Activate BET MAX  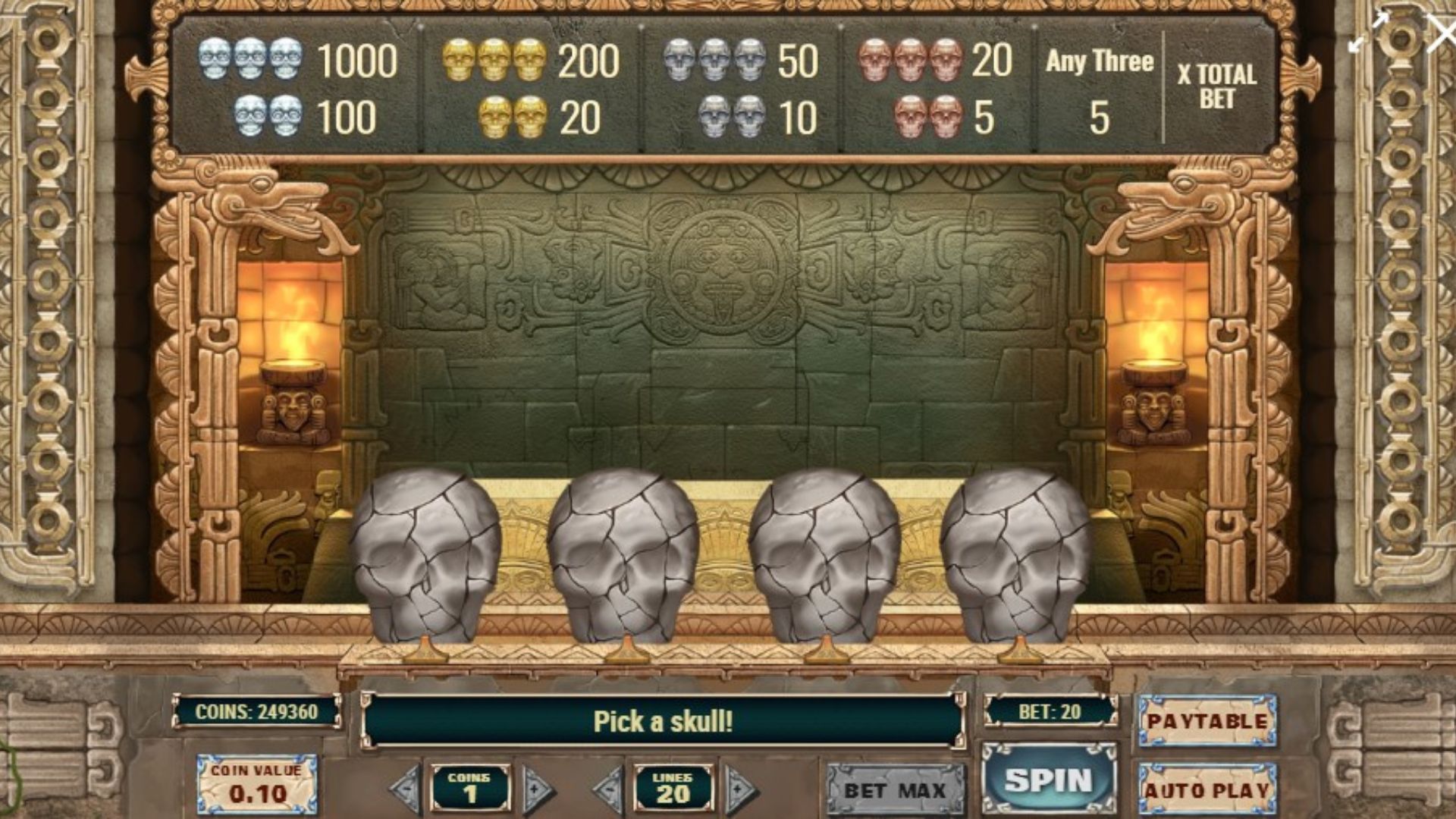pos(896,790)
